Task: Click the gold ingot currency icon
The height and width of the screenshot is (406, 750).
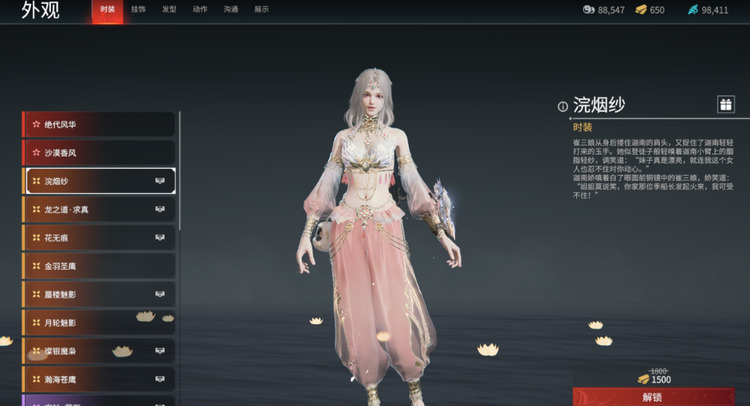Action: 640,10
